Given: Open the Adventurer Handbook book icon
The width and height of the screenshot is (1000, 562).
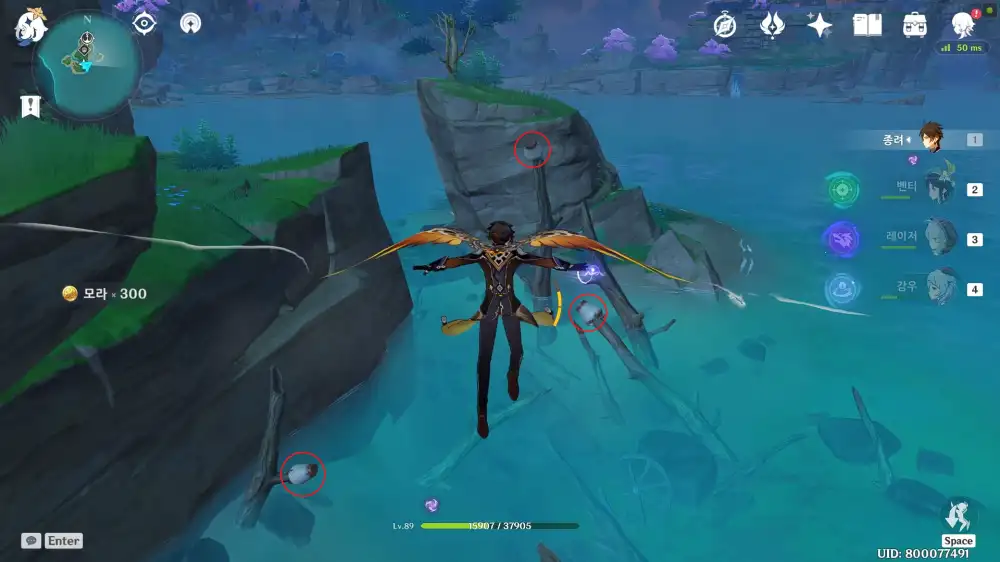Looking at the screenshot, I should pos(867,25).
